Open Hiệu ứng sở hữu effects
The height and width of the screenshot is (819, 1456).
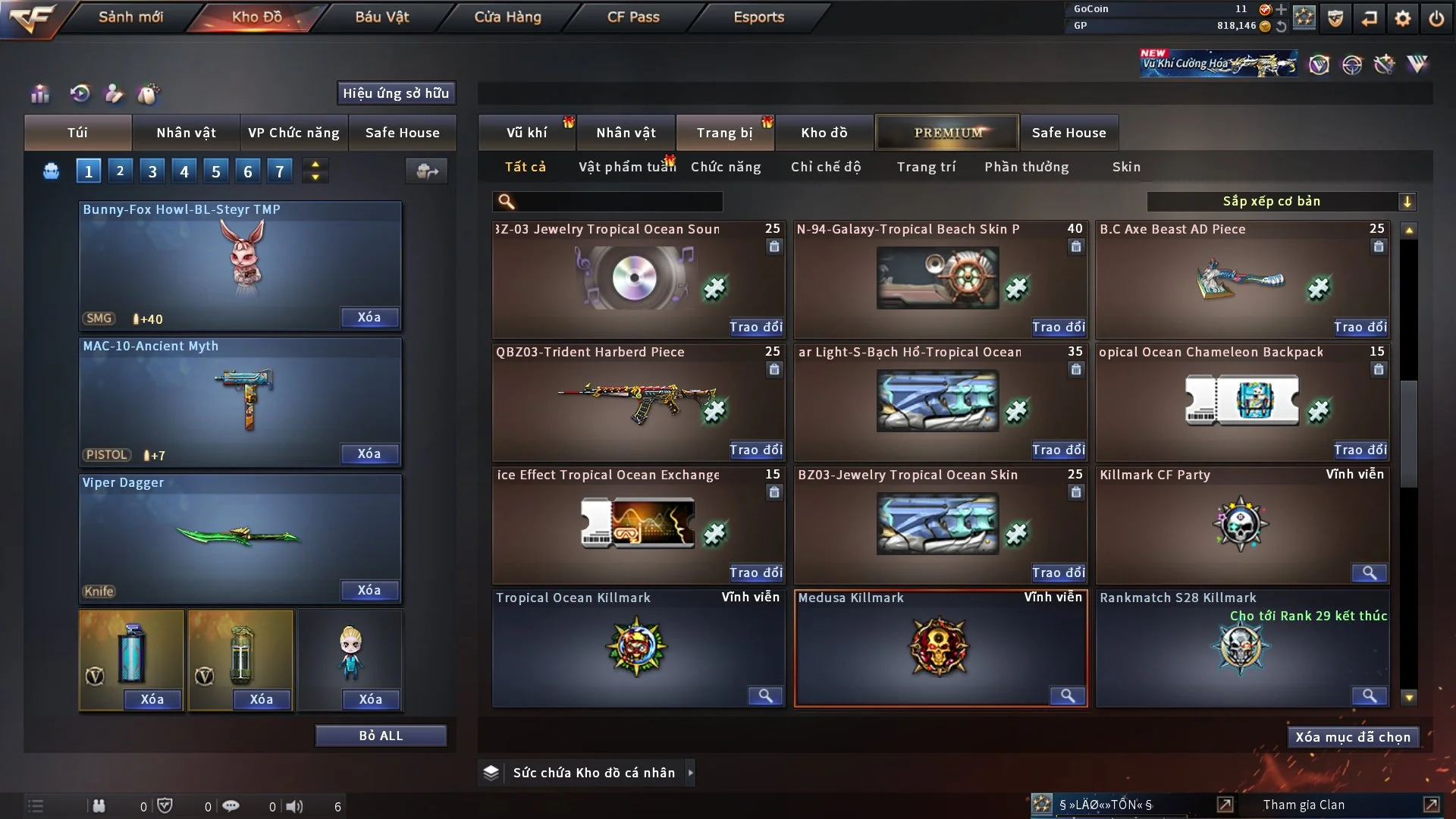396,93
